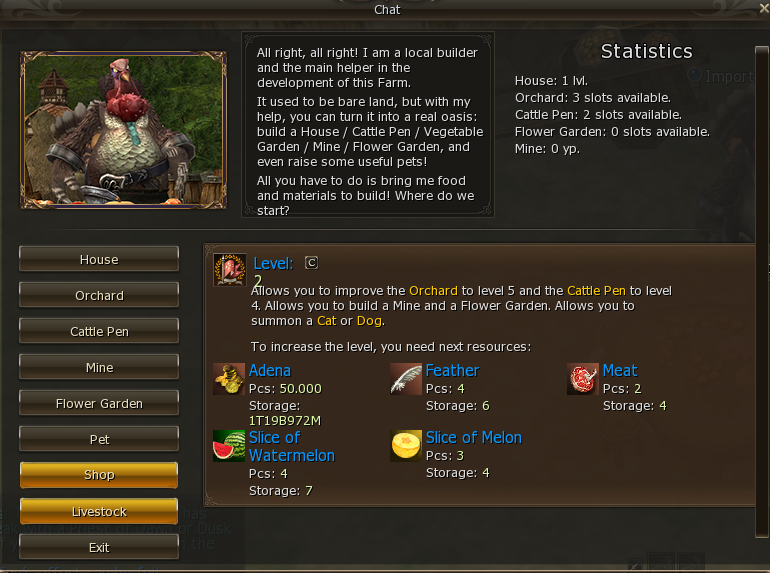Close the Chat window
Image resolution: width=770 pixels, height=573 pixels.
click(x=763, y=9)
